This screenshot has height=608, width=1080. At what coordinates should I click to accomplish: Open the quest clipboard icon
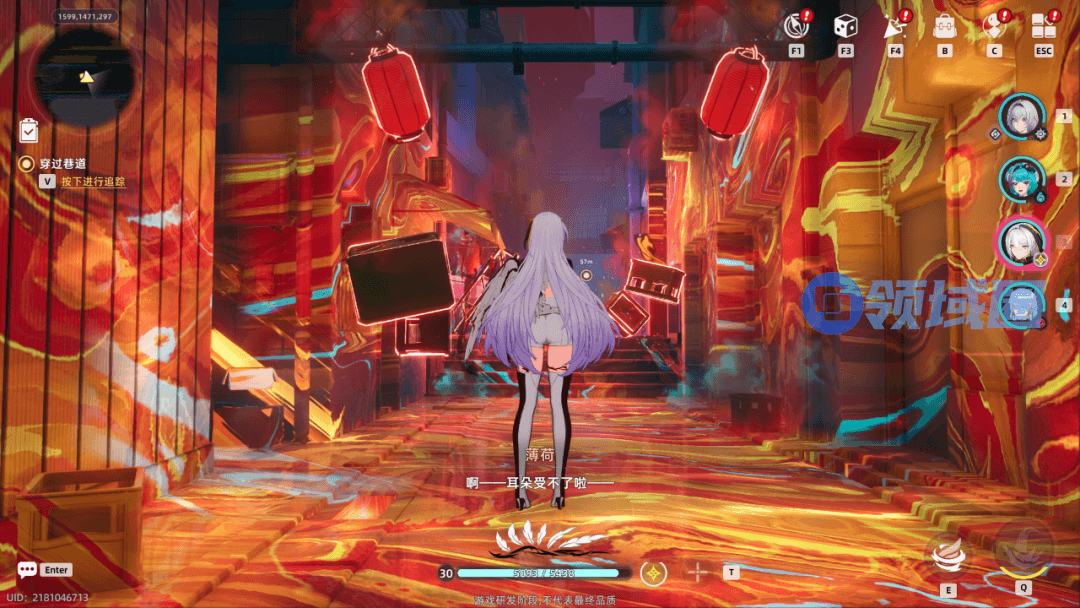[x=29, y=130]
